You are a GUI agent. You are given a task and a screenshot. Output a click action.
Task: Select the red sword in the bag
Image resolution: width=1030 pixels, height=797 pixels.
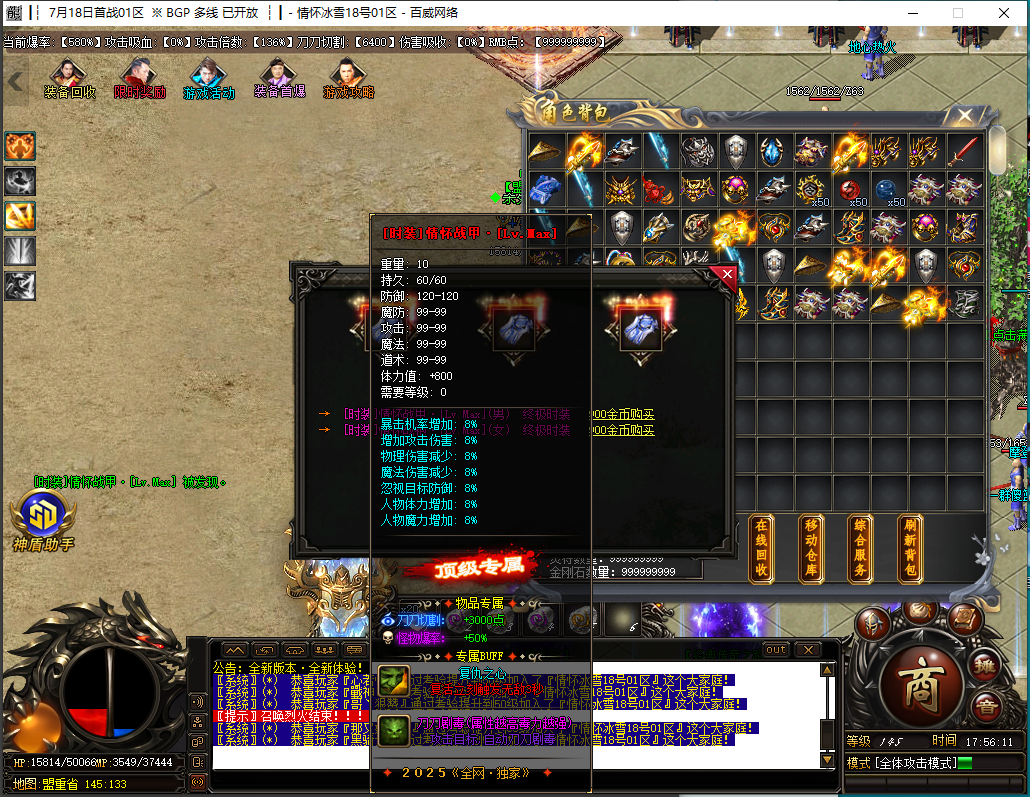pyautogui.click(x=965, y=151)
